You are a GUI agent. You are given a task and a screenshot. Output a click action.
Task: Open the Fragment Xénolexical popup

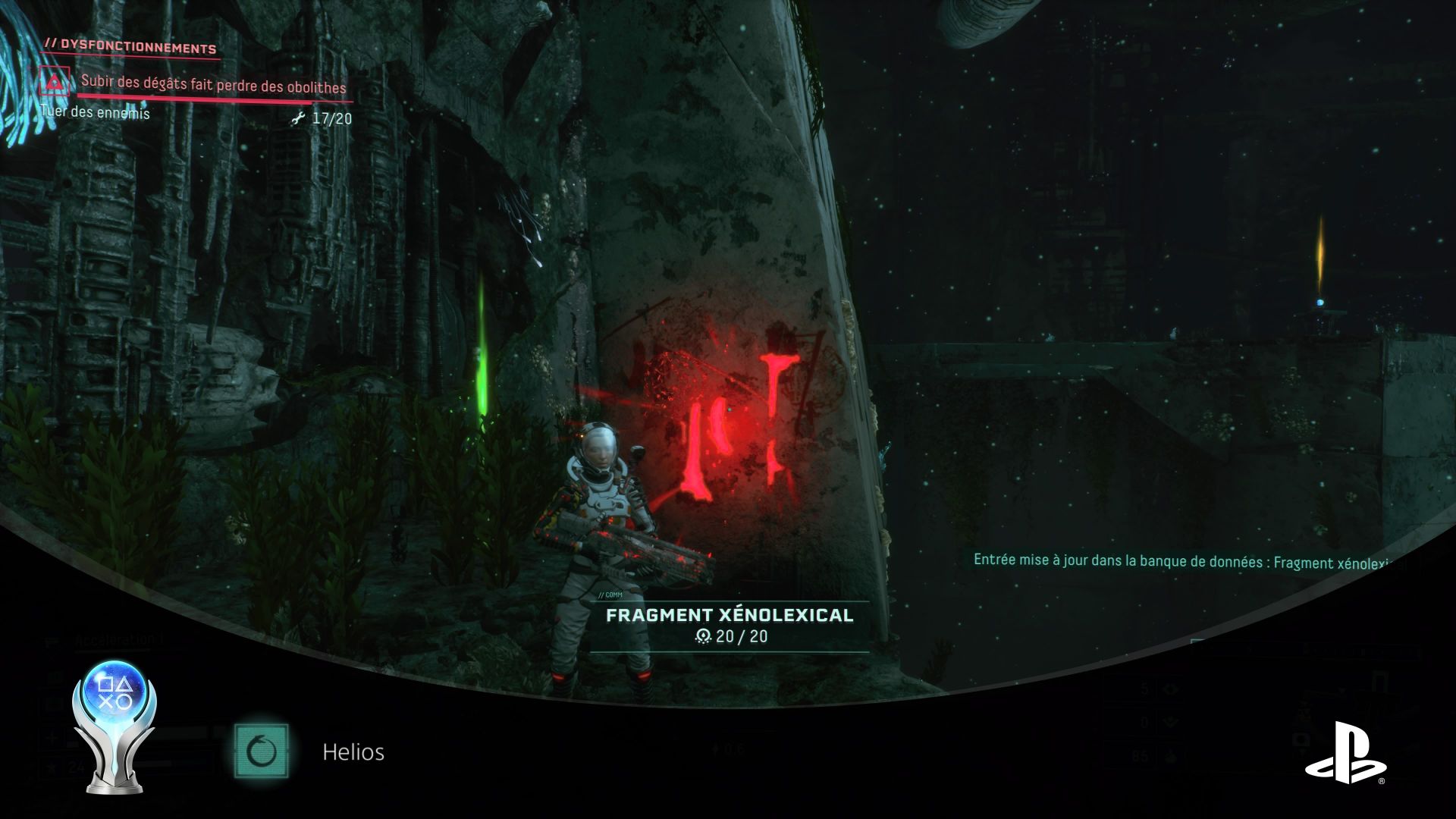coord(730,624)
